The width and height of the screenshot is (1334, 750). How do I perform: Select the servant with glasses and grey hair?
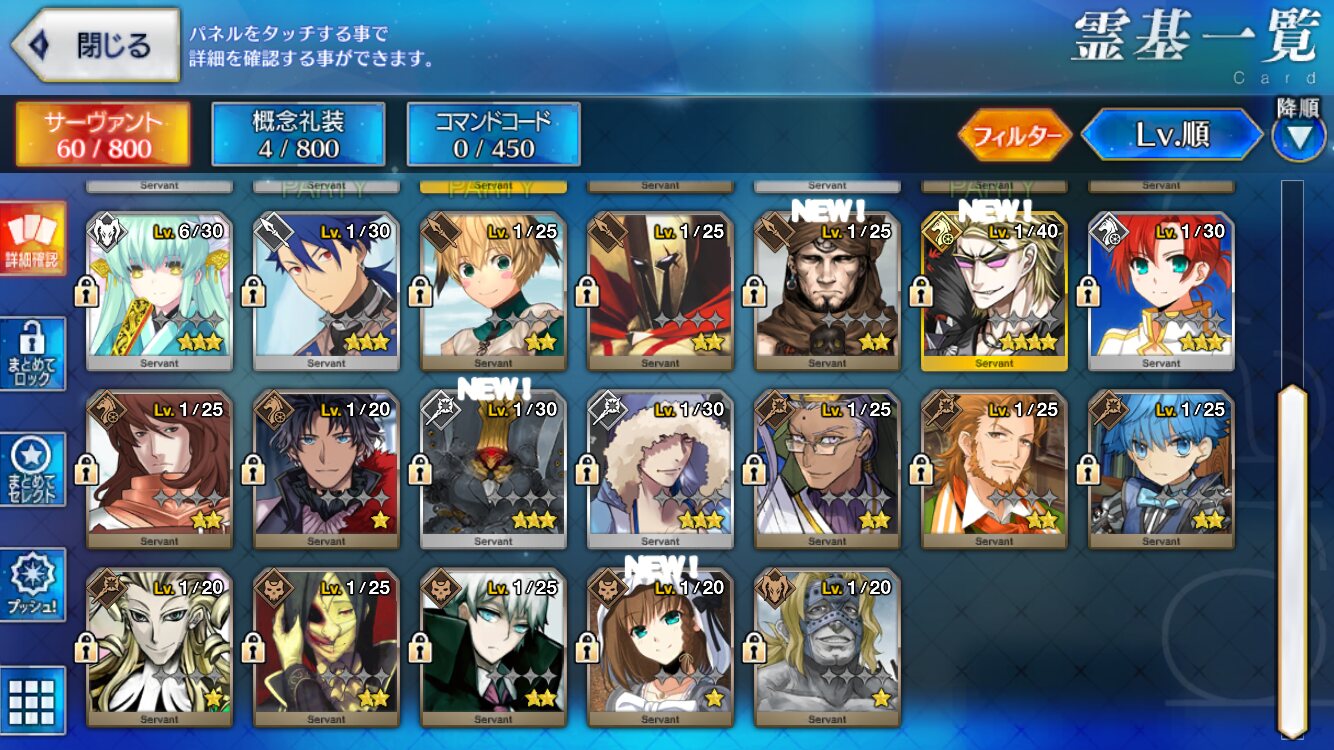[x=827, y=470]
